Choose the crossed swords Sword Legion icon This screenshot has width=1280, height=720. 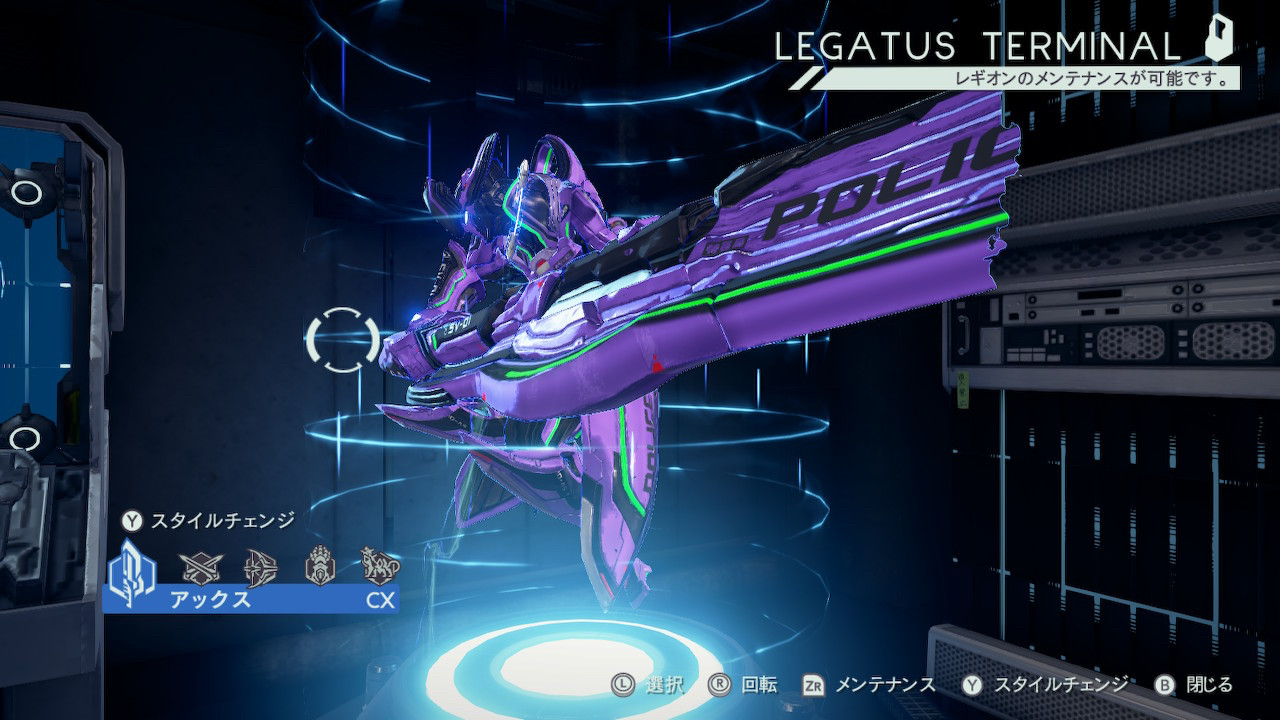197,568
